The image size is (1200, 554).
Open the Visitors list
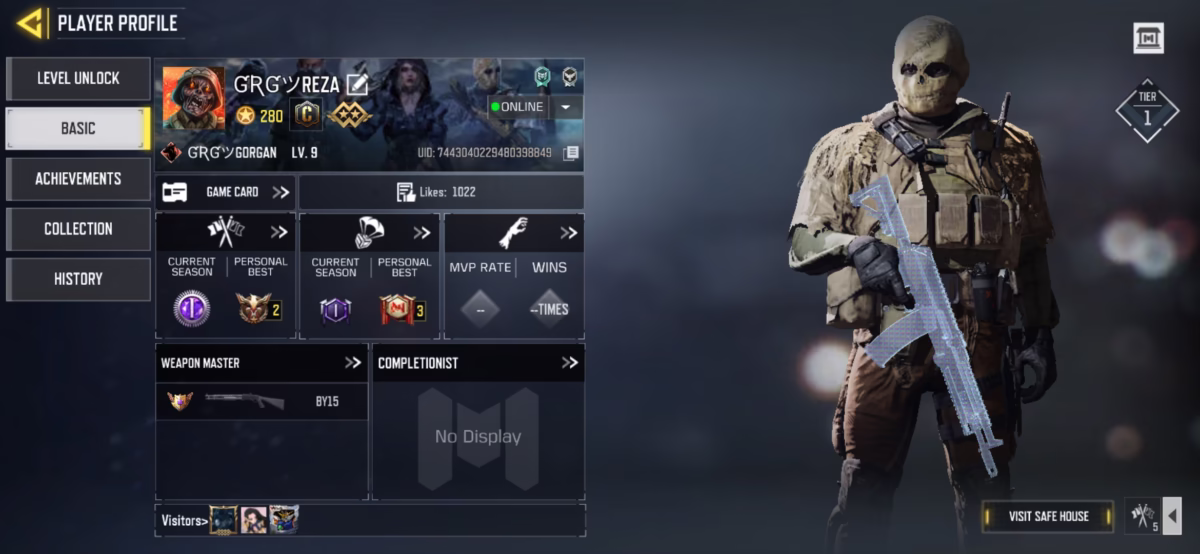point(185,520)
